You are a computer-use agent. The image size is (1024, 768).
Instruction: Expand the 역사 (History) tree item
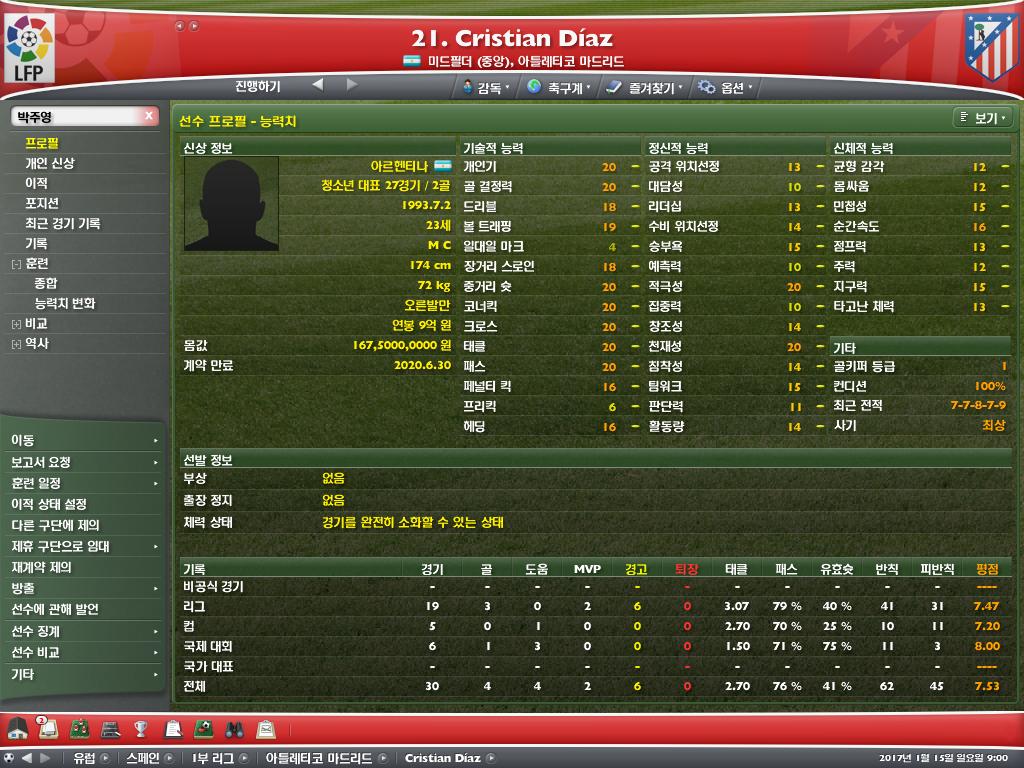click(x=16, y=344)
